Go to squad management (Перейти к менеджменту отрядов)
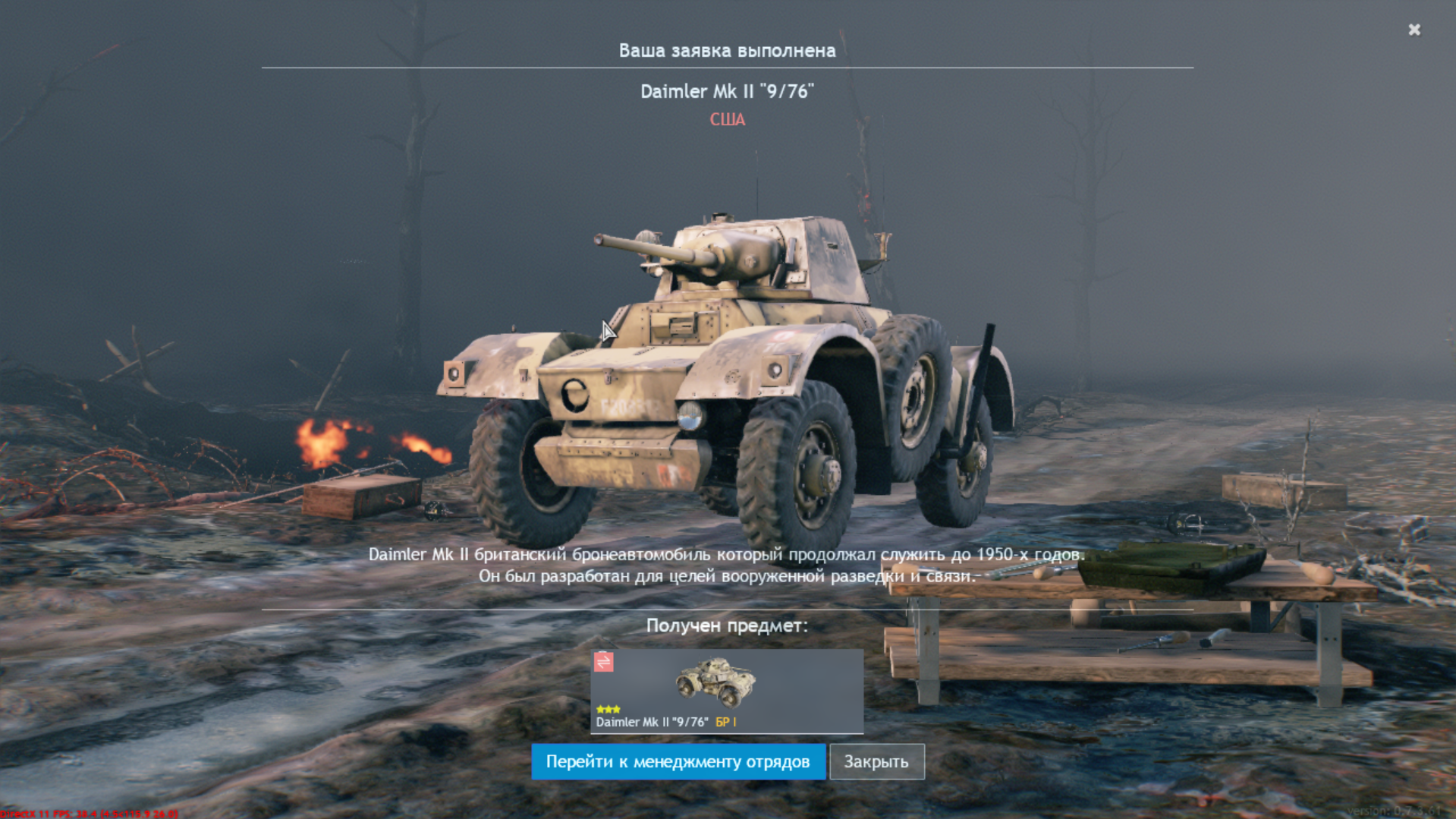The width and height of the screenshot is (1456, 819). [678, 761]
